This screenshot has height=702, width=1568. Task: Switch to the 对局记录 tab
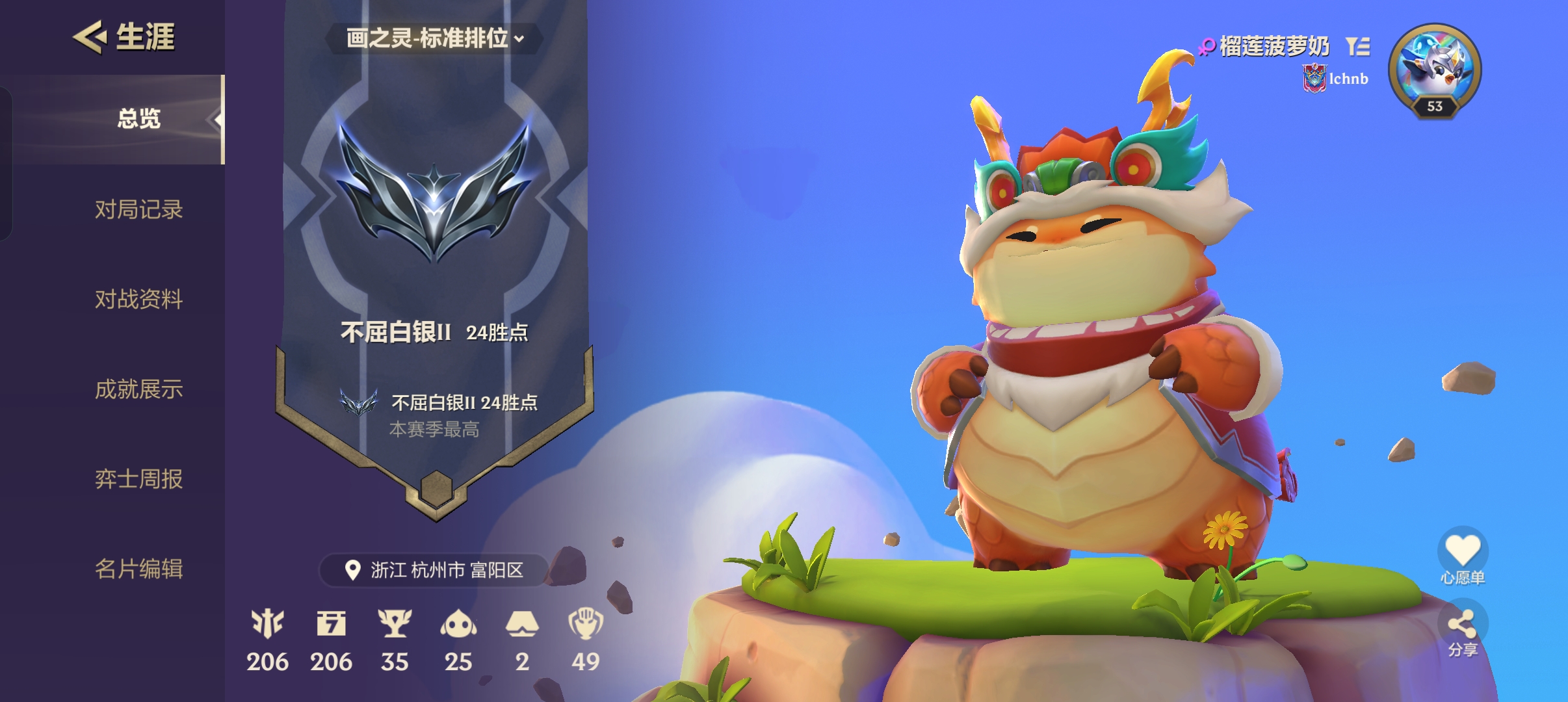[x=138, y=209]
